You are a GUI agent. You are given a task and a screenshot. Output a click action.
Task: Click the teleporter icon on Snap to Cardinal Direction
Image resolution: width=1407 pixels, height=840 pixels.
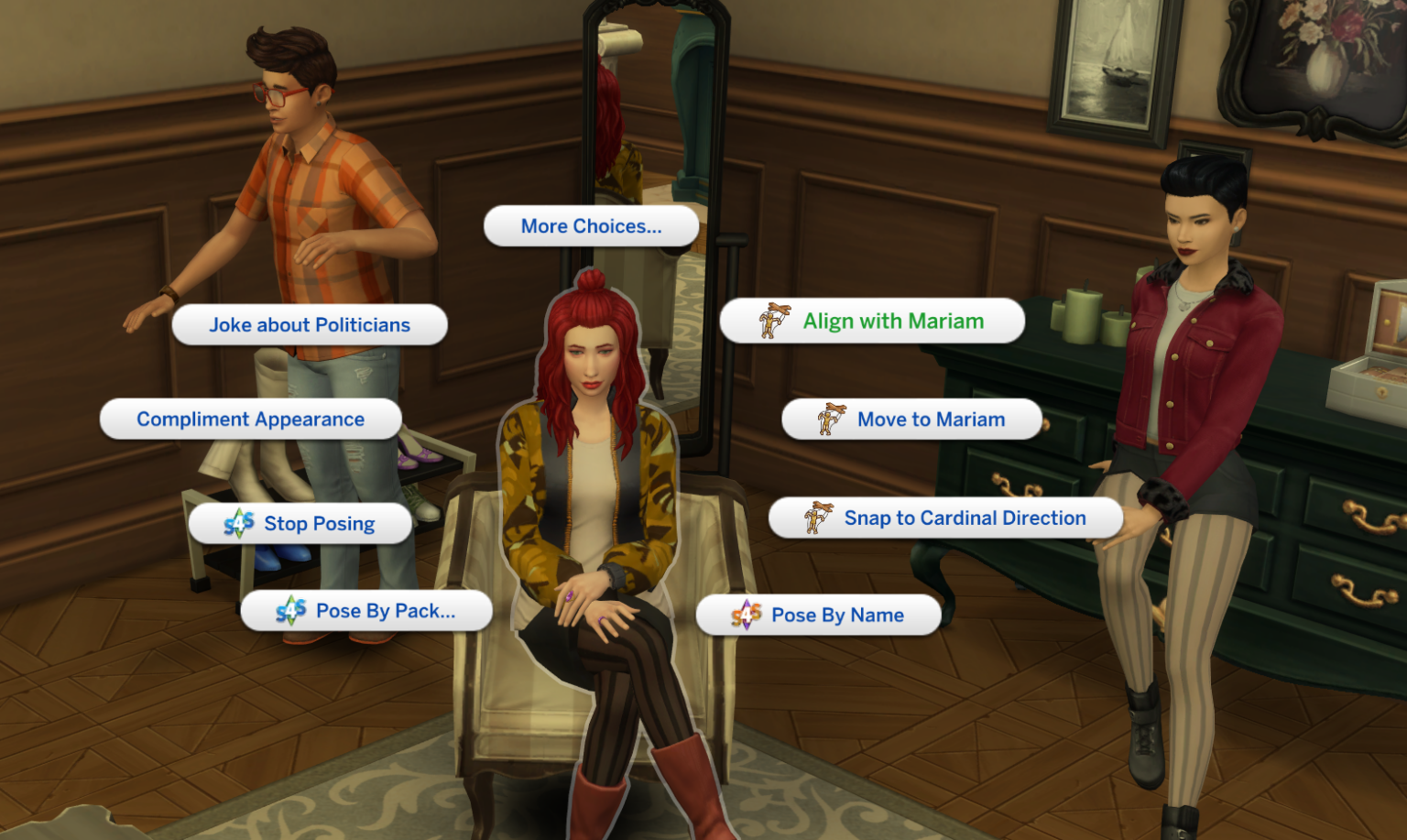point(815,517)
